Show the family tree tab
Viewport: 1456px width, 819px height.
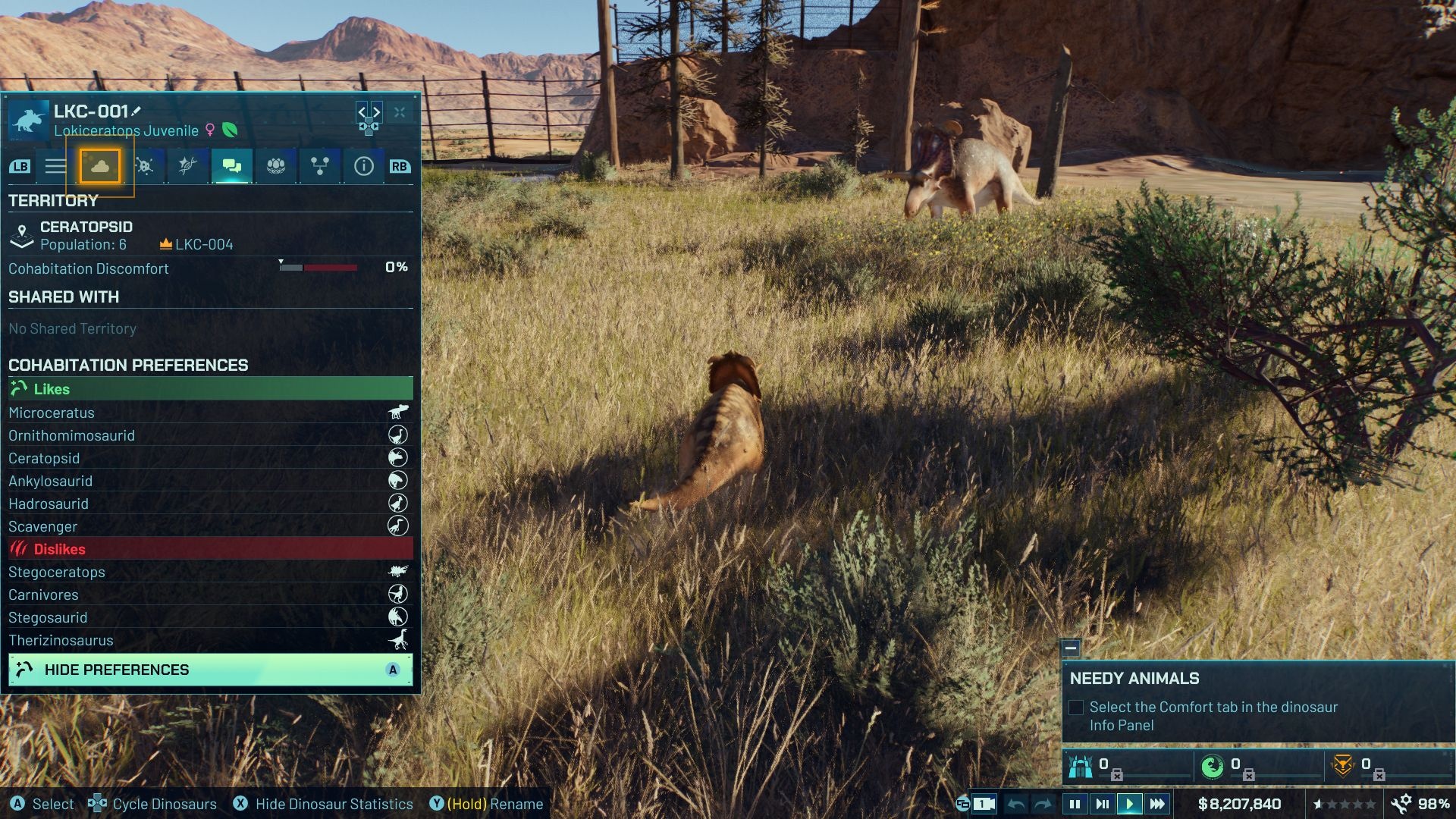[320, 166]
